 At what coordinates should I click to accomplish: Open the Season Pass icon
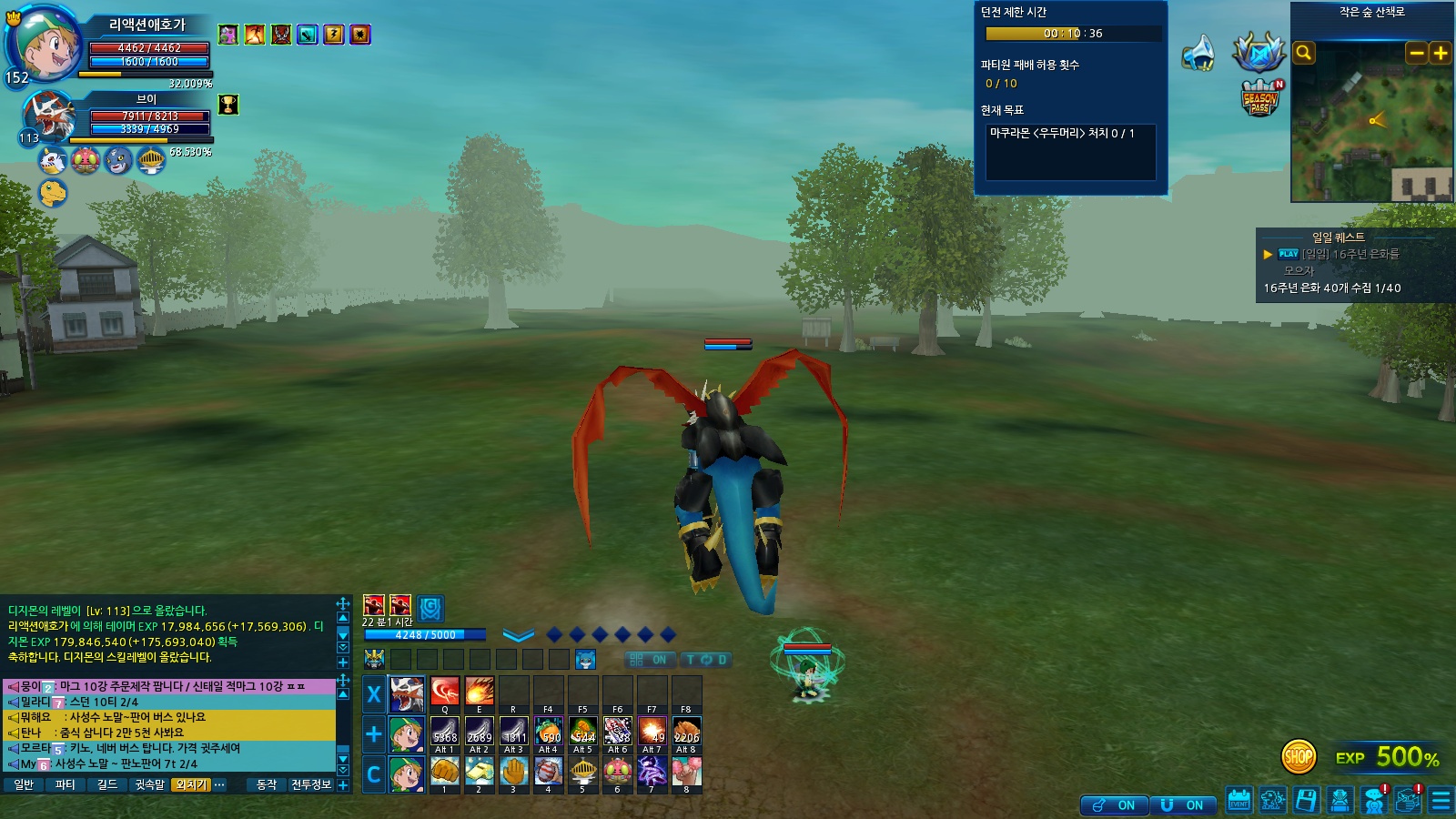[x=1260, y=98]
